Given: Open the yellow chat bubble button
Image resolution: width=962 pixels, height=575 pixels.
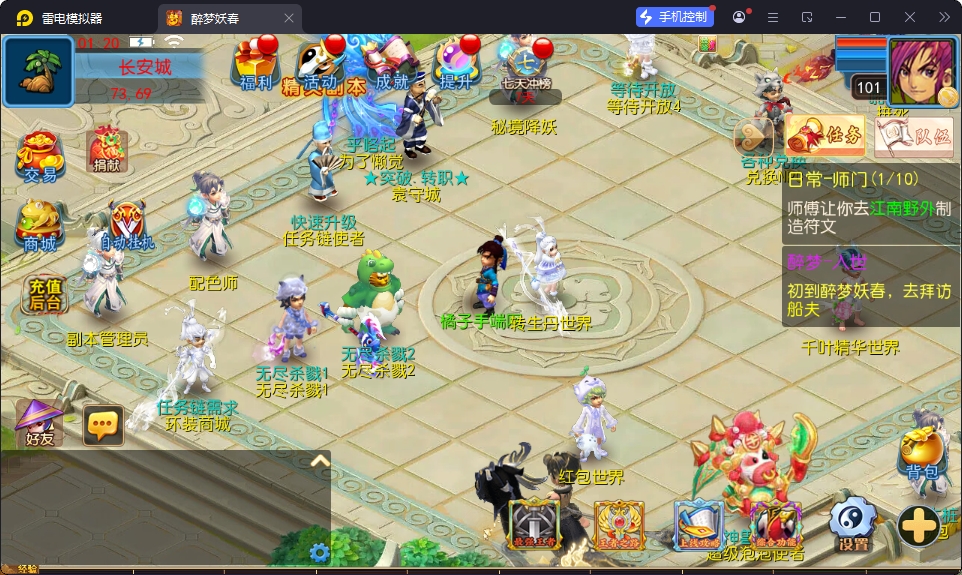Looking at the screenshot, I should click(103, 425).
